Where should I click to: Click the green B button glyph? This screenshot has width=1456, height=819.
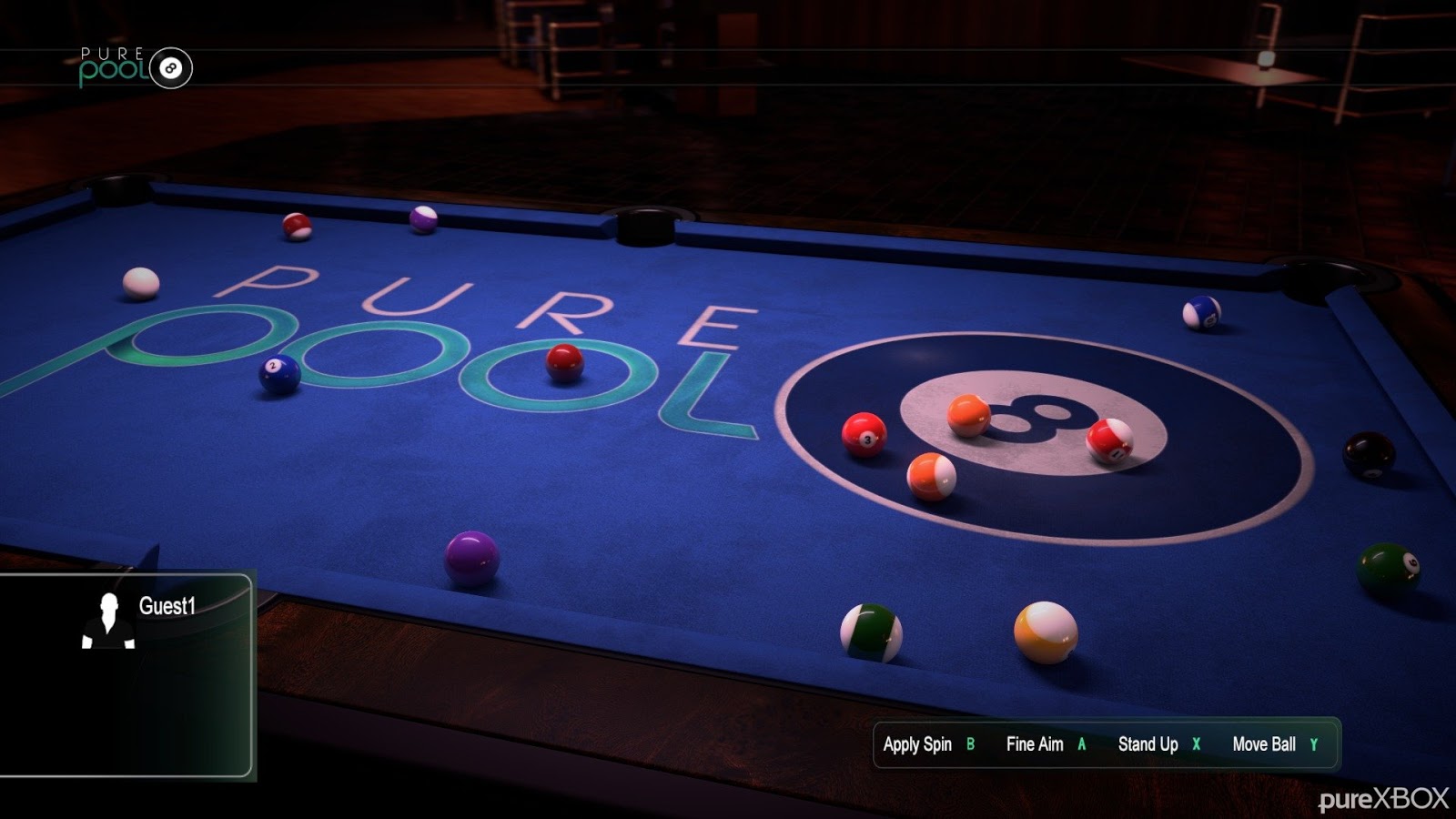pyautogui.click(x=969, y=744)
